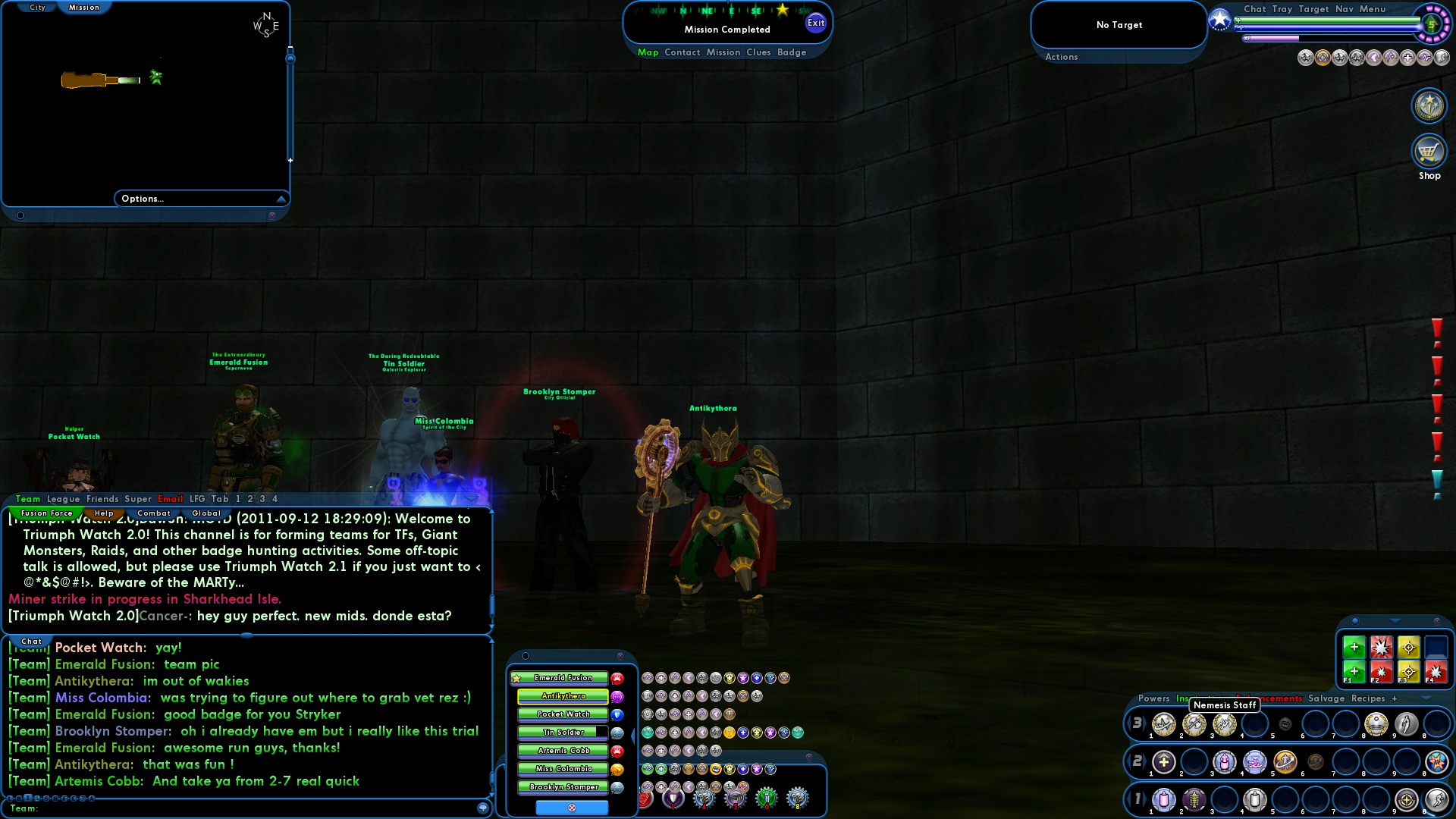Click the red archetype icon beside Artemis Cobb
The width and height of the screenshot is (1456, 819).
pos(617,751)
